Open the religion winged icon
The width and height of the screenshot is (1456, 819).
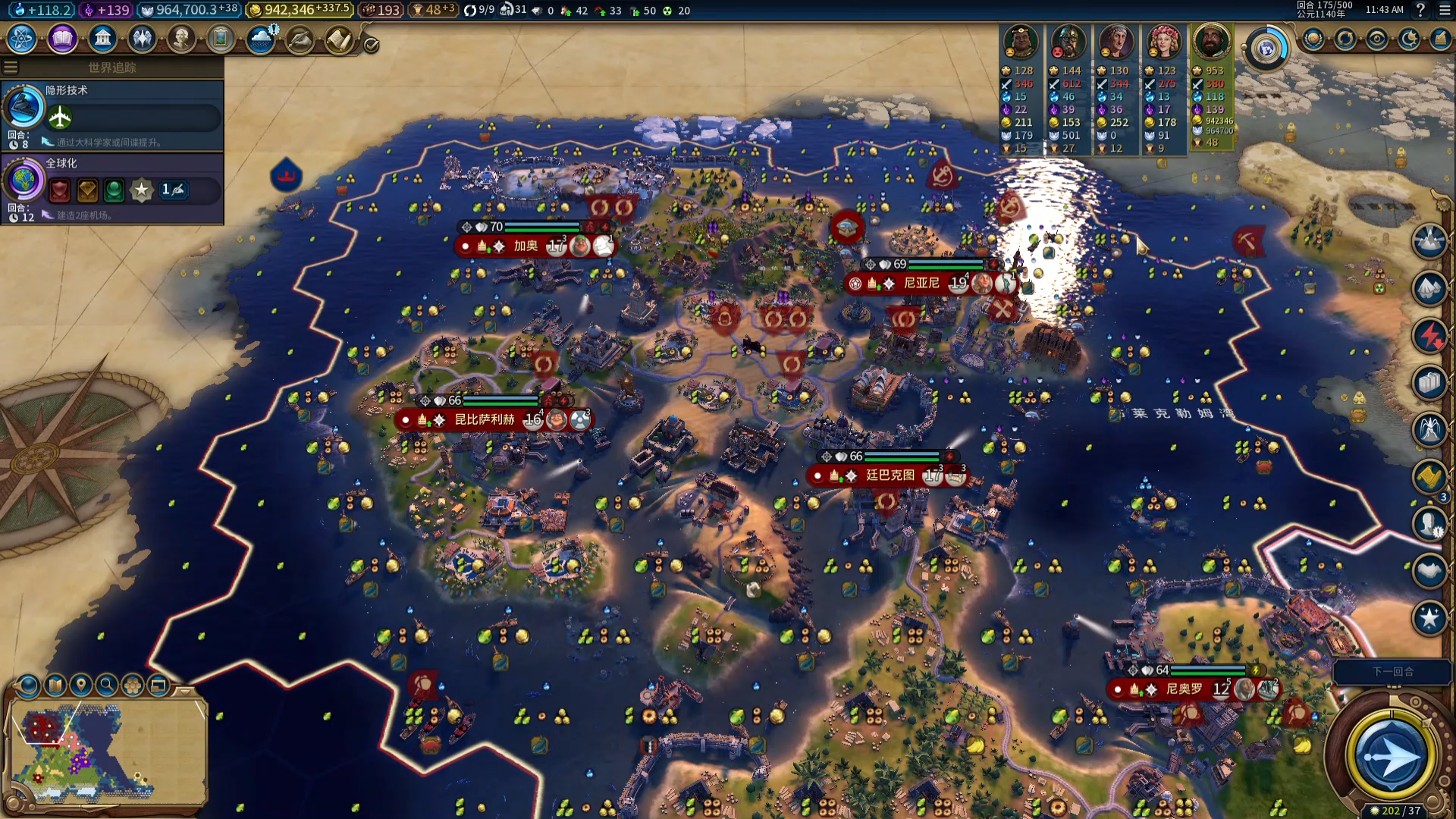(x=142, y=39)
